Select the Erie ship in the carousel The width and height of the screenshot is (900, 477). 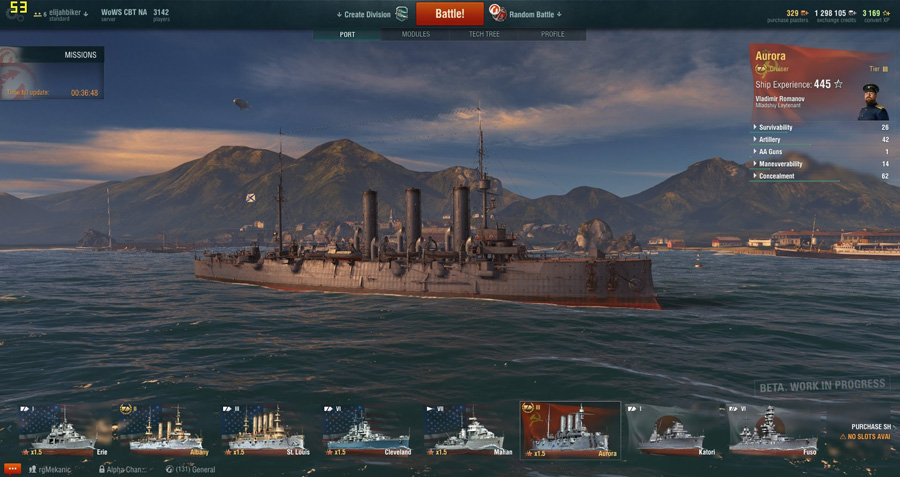[x=64, y=430]
